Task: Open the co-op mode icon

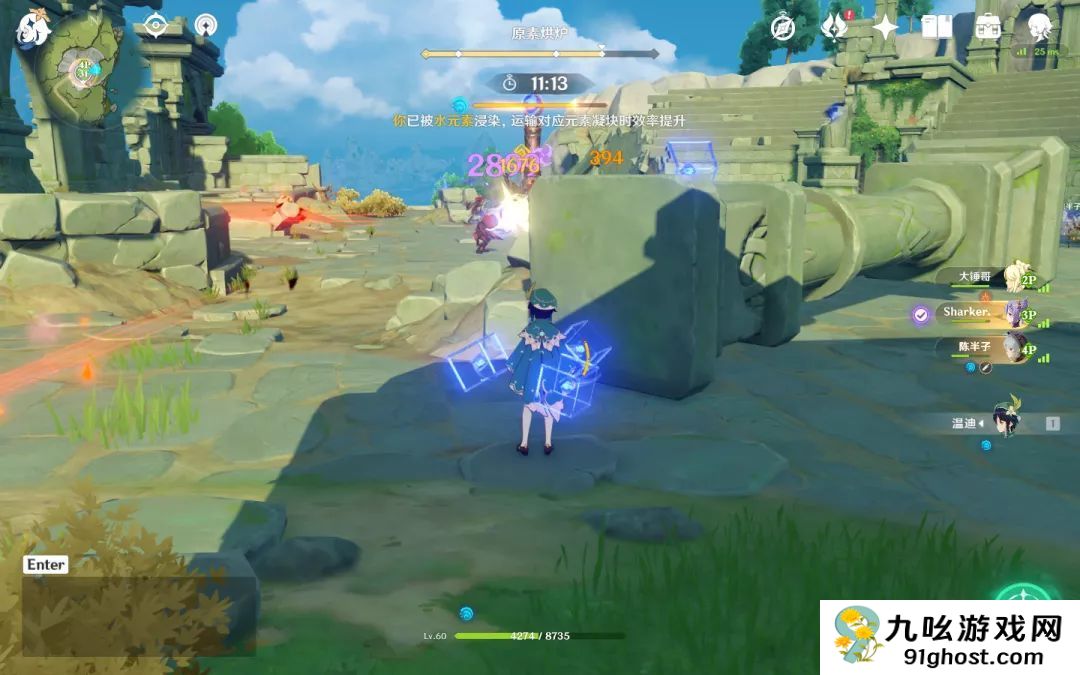Action: pyautogui.click(x=206, y=25)
